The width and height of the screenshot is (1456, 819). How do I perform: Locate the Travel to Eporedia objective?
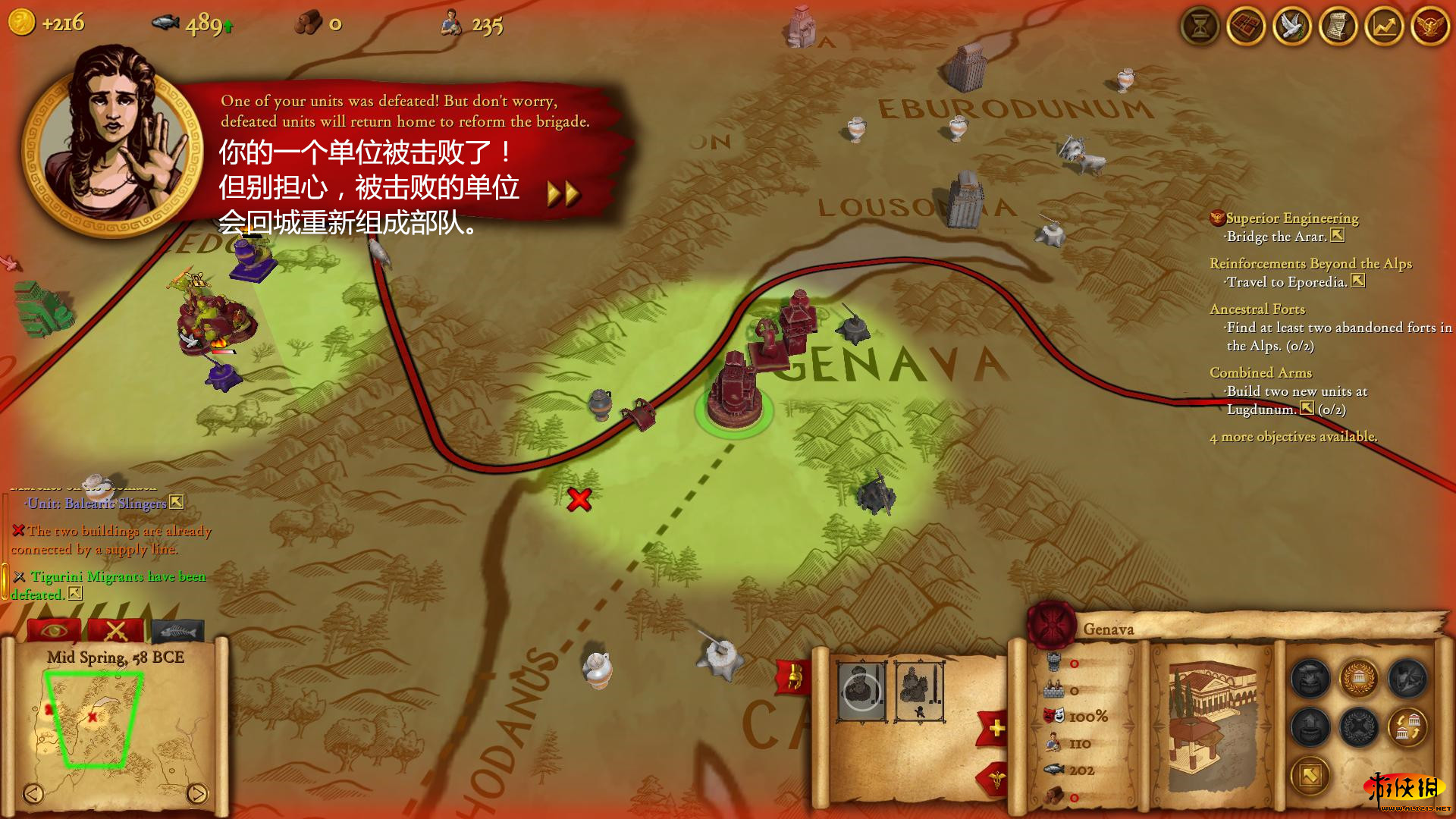pyautogui.click(x=1358, y=281)
